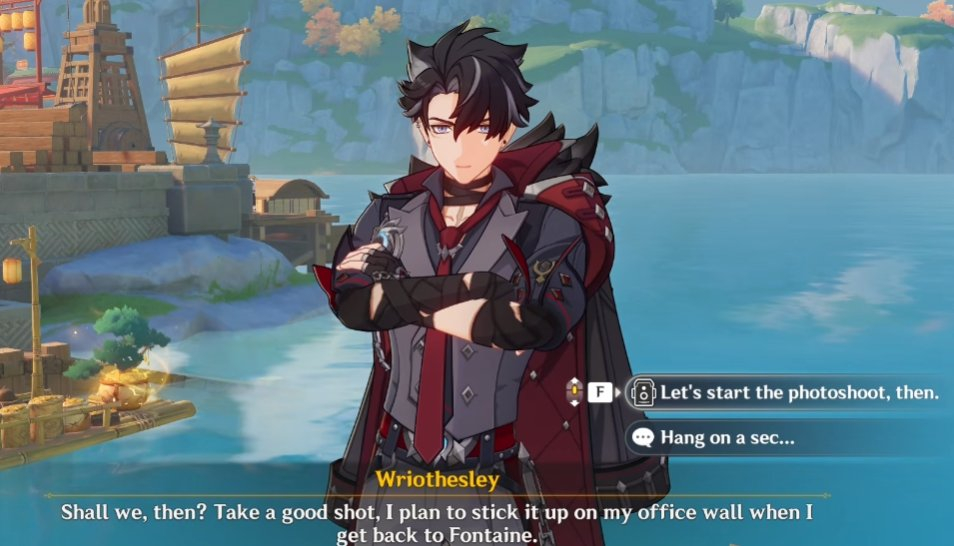The height and width of the screenshot is (546, 954).
Task: Choose "Let's start the photoshoot, then."
Action: point(798,392)
